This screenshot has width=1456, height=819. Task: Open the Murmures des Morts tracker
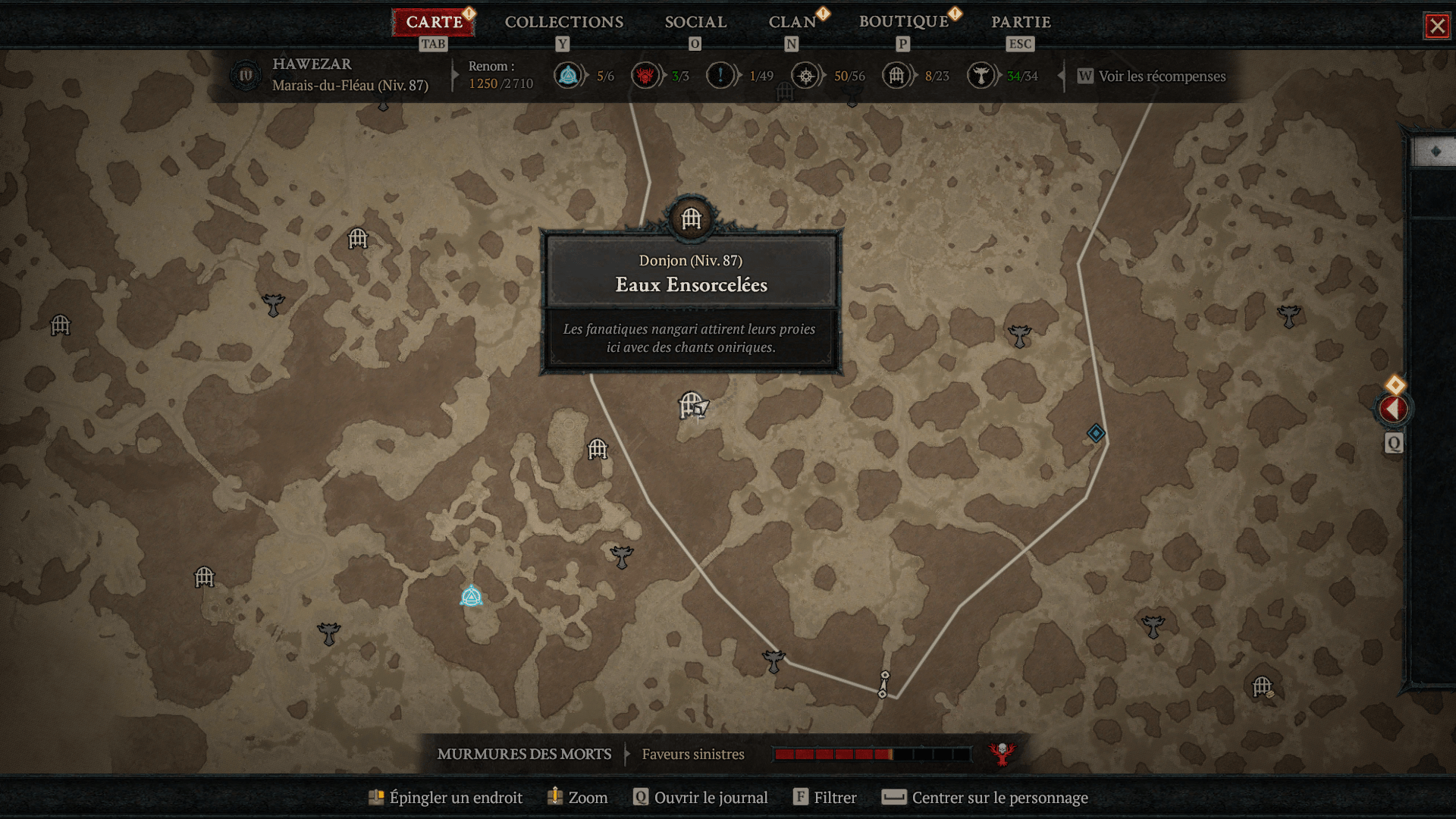(x=524, y=754)
